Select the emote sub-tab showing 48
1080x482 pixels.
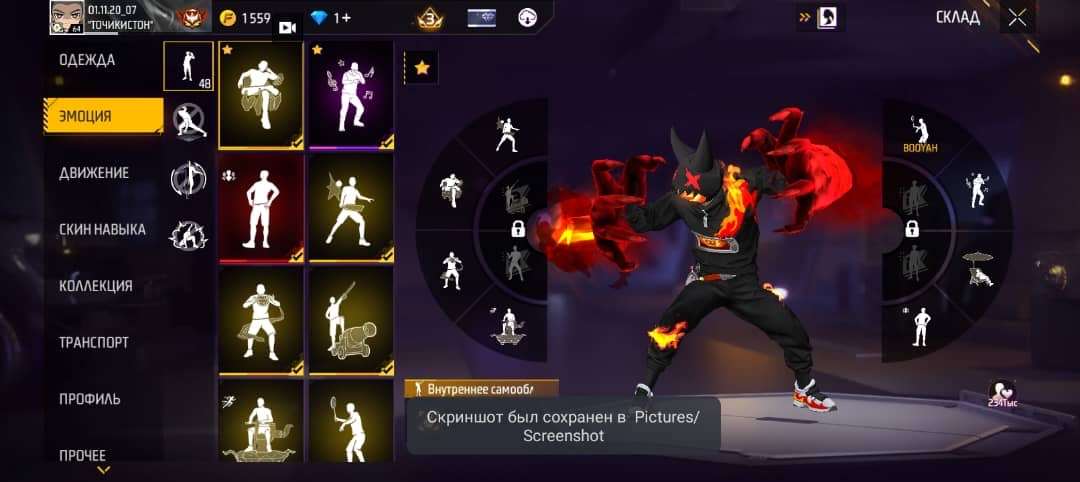click(188, 67)
